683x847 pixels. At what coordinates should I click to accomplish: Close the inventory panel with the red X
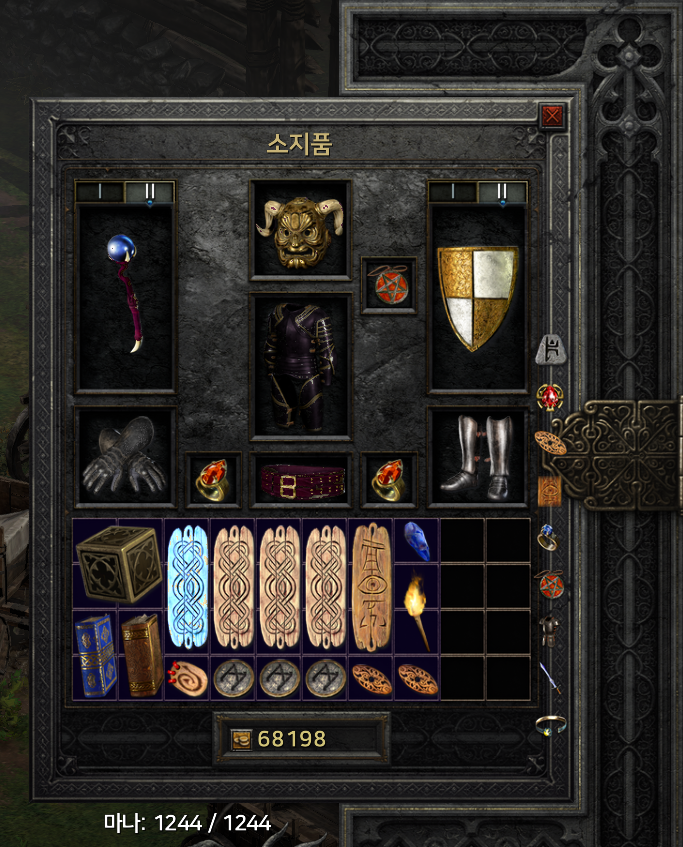click(552, 117)
